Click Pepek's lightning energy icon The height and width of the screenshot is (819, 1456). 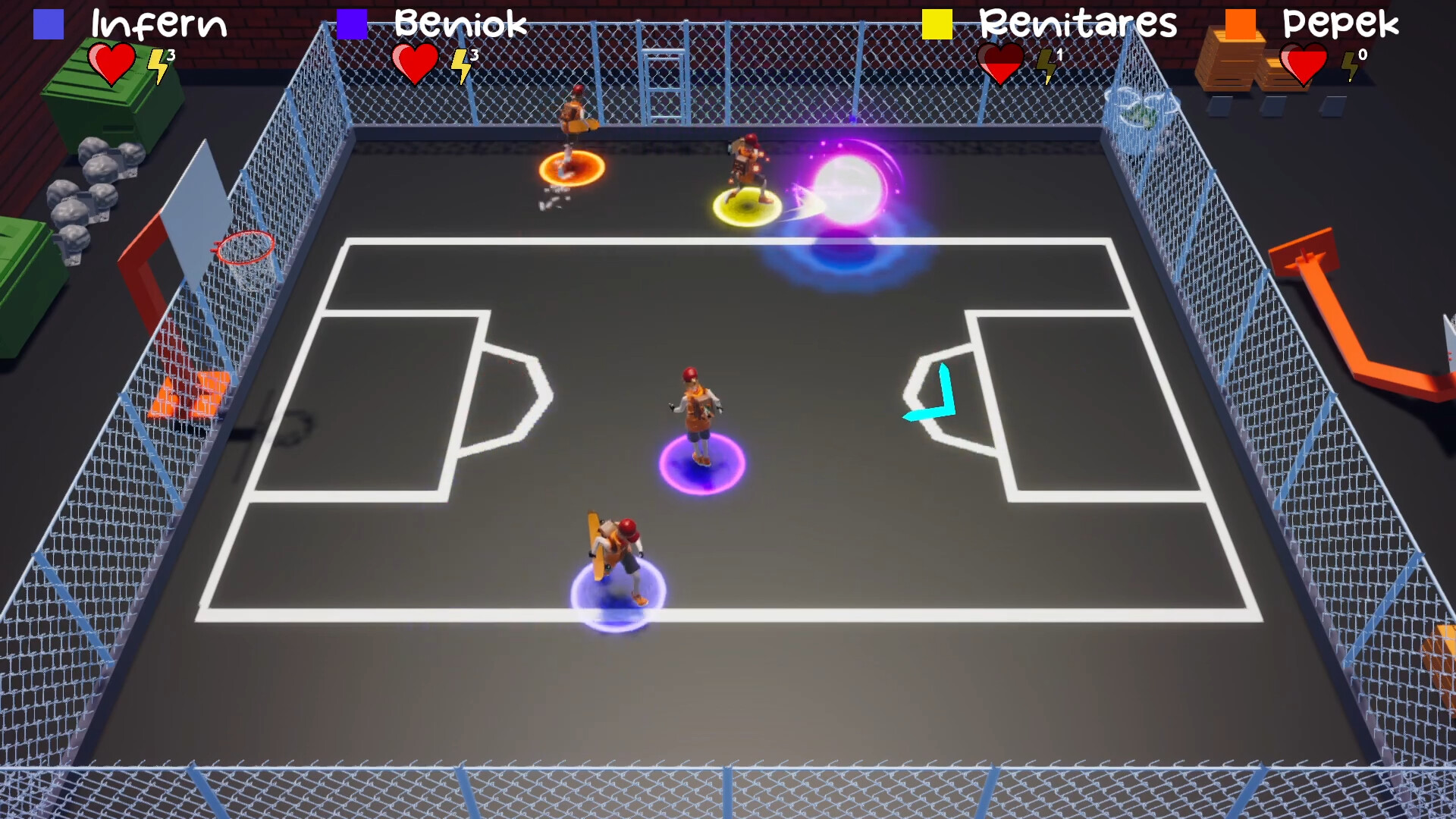[x=1349, y=67]
